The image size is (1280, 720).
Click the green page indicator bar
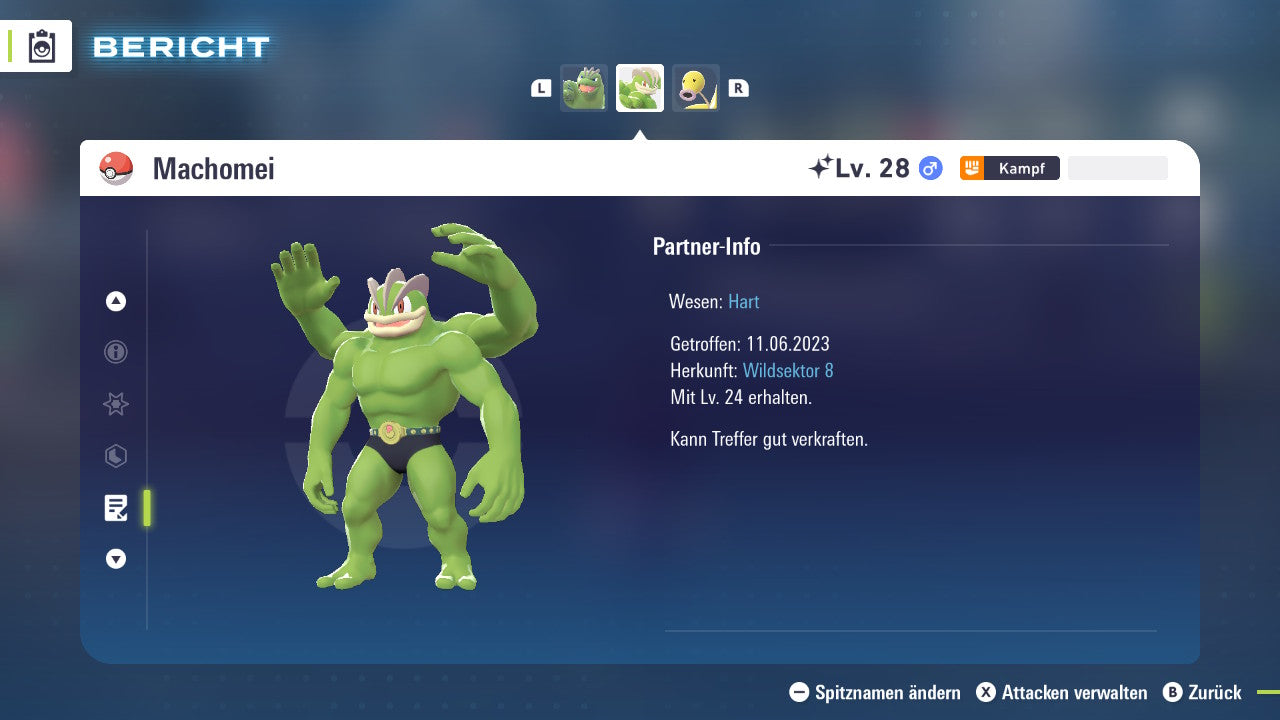click(x=147, y=508)
